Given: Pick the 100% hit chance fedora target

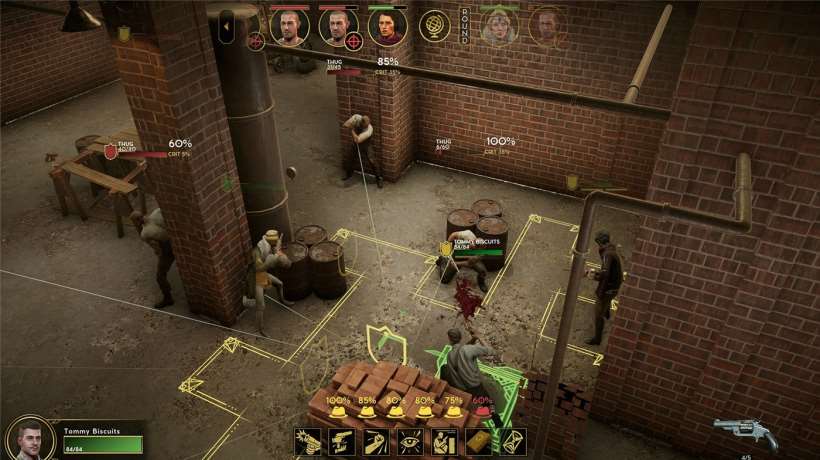Looking at the screenshot, I should point(339,411).
